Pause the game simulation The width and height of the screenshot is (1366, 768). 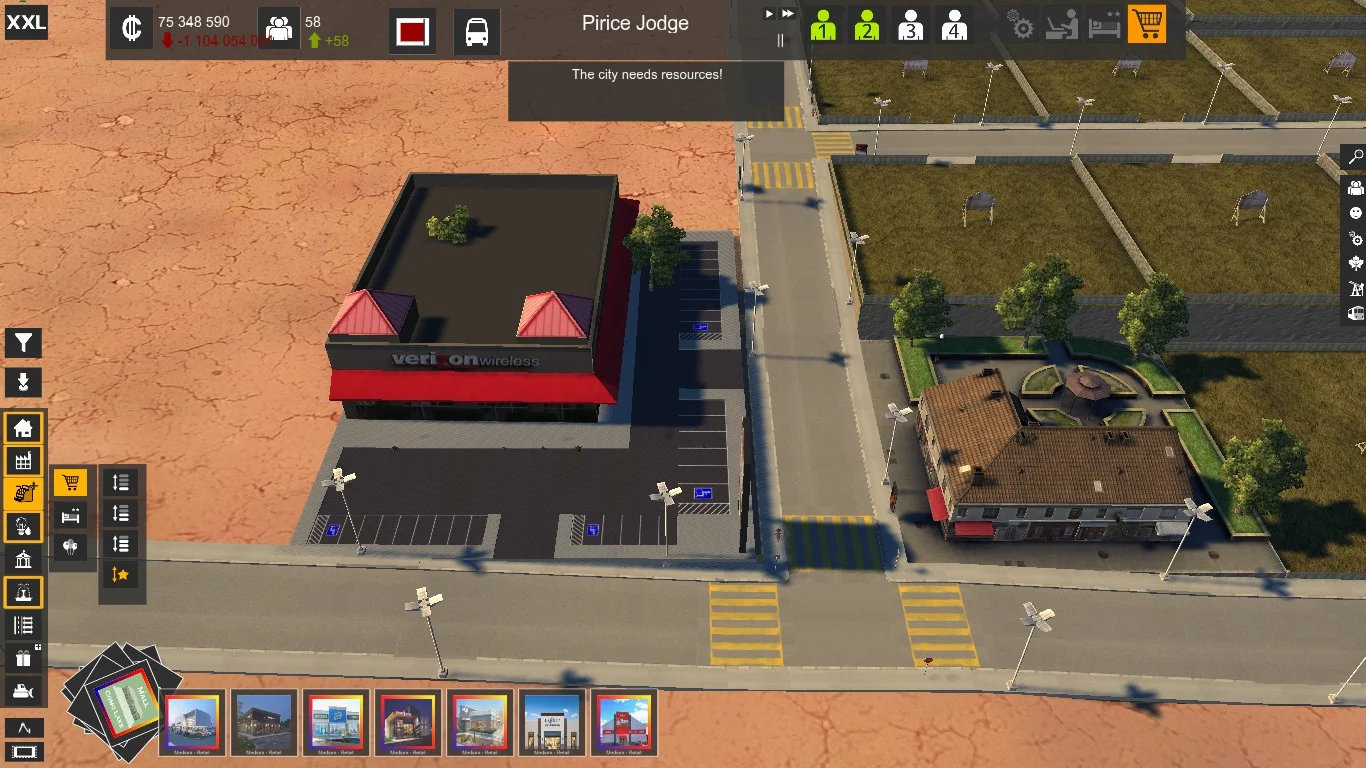[780, 41]
